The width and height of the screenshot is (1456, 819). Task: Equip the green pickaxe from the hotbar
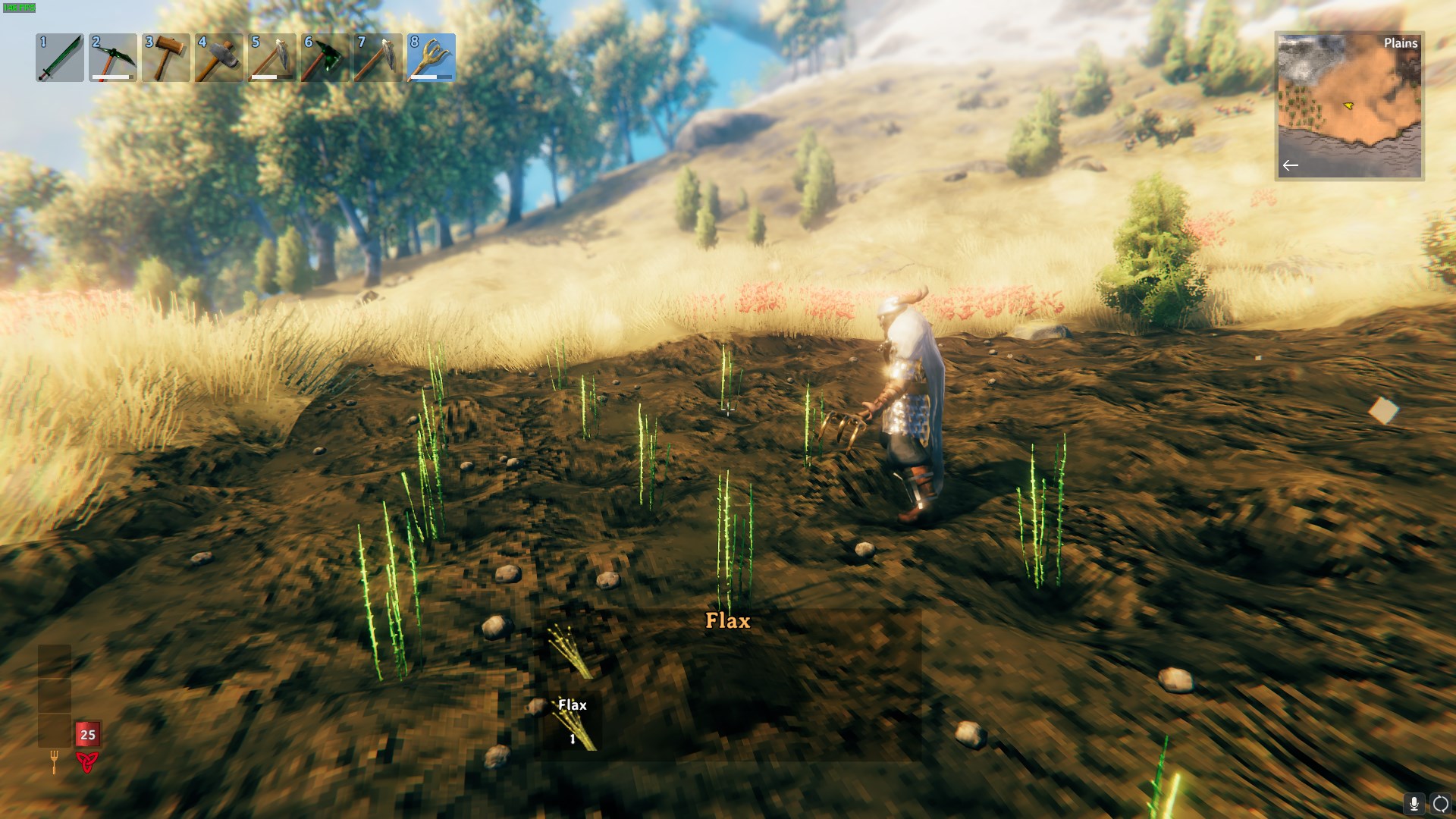(113, 58)
